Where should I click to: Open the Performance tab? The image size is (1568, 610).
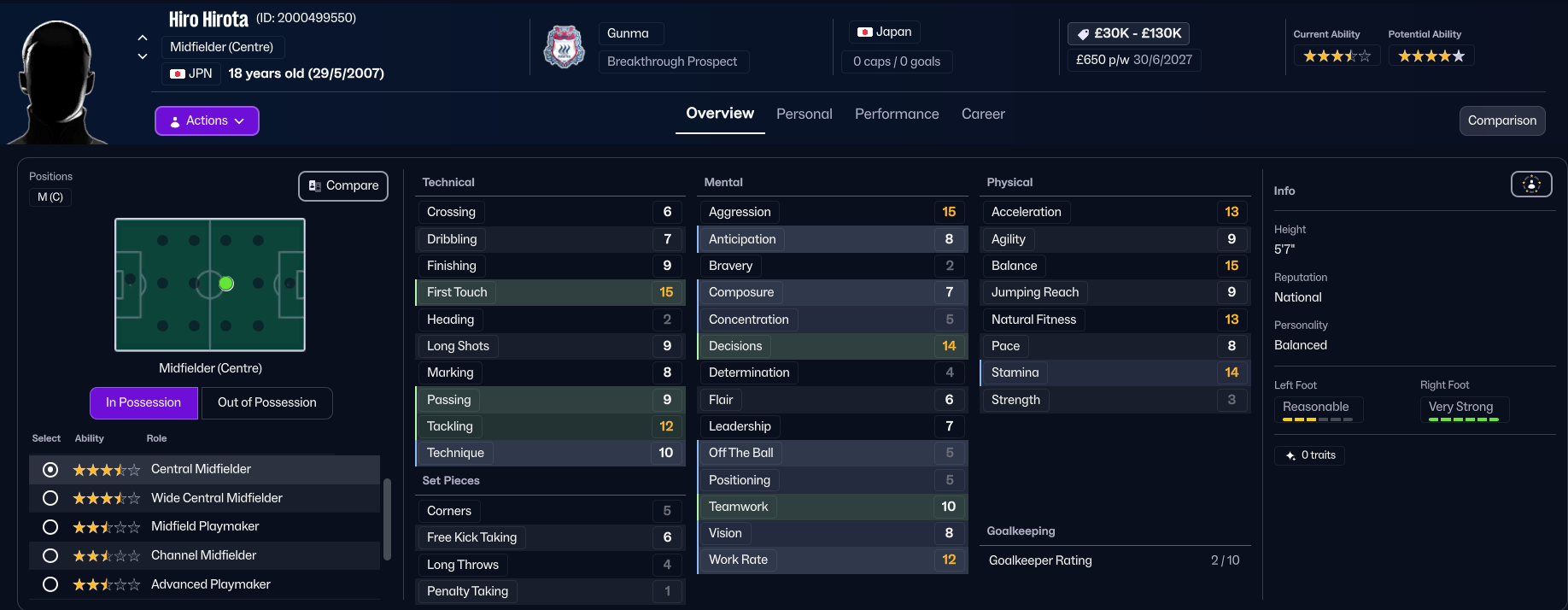(x=897, y=114)
